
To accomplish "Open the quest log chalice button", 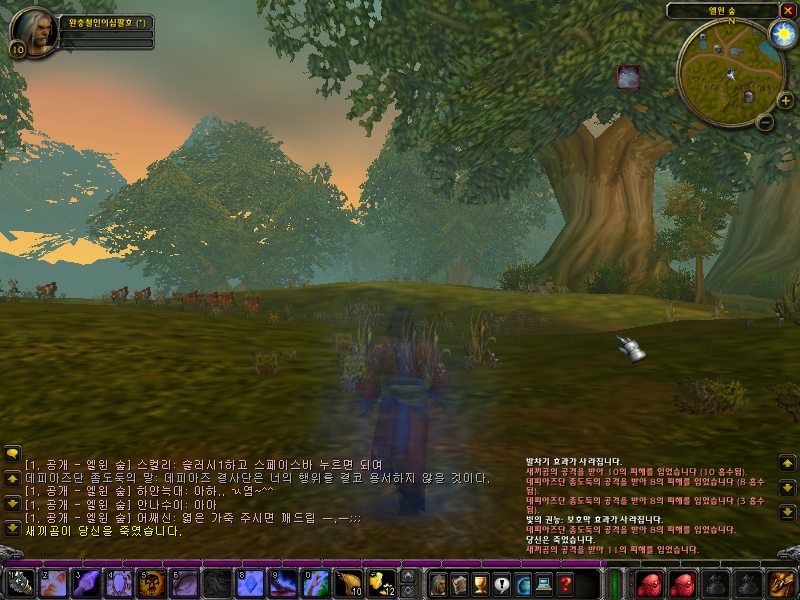I will (x=480, y=582).
